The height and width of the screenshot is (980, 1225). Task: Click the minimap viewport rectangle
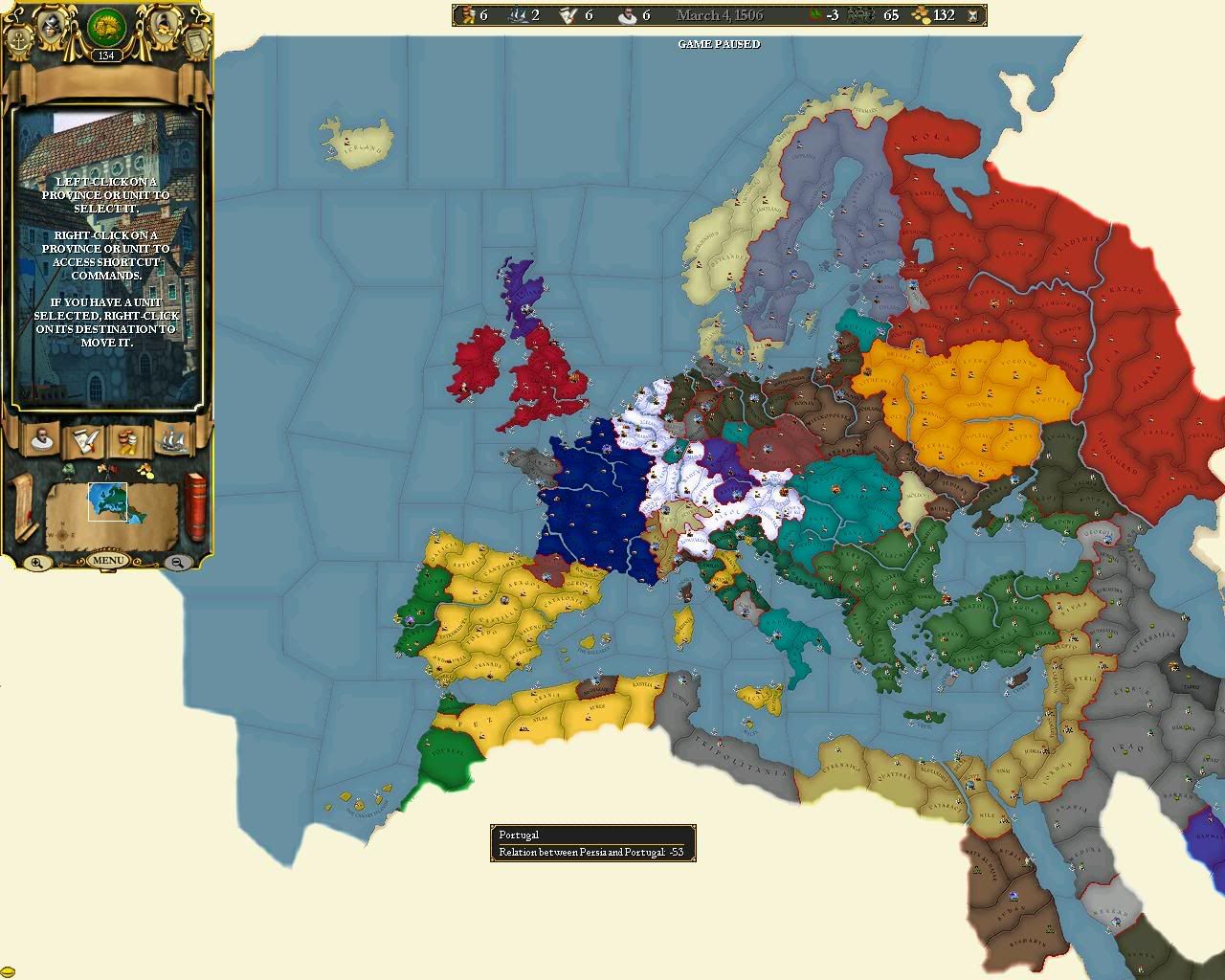pyautogui.click(x=107, y=501)
